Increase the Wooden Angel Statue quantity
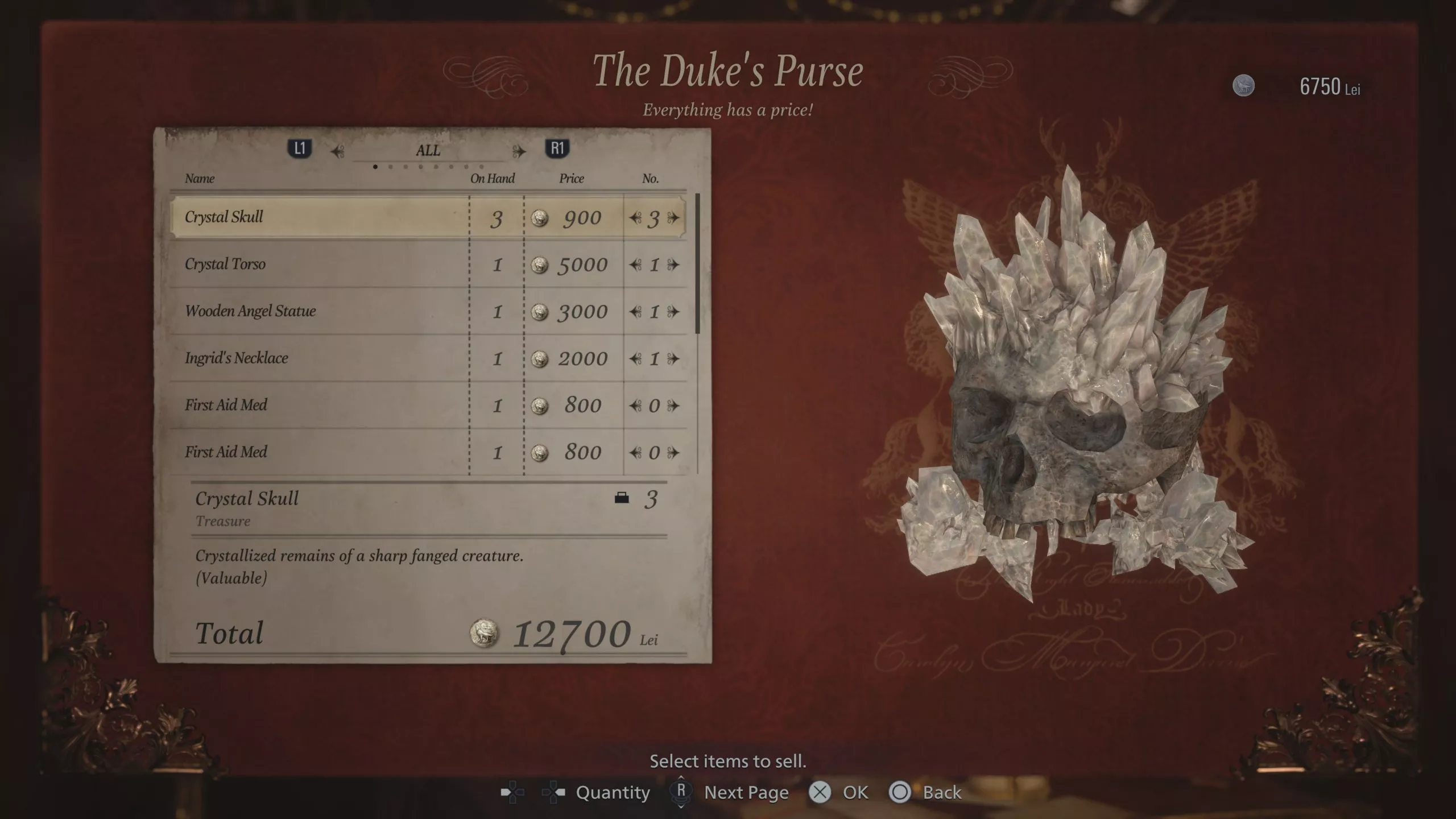 [x=674, y=312]
